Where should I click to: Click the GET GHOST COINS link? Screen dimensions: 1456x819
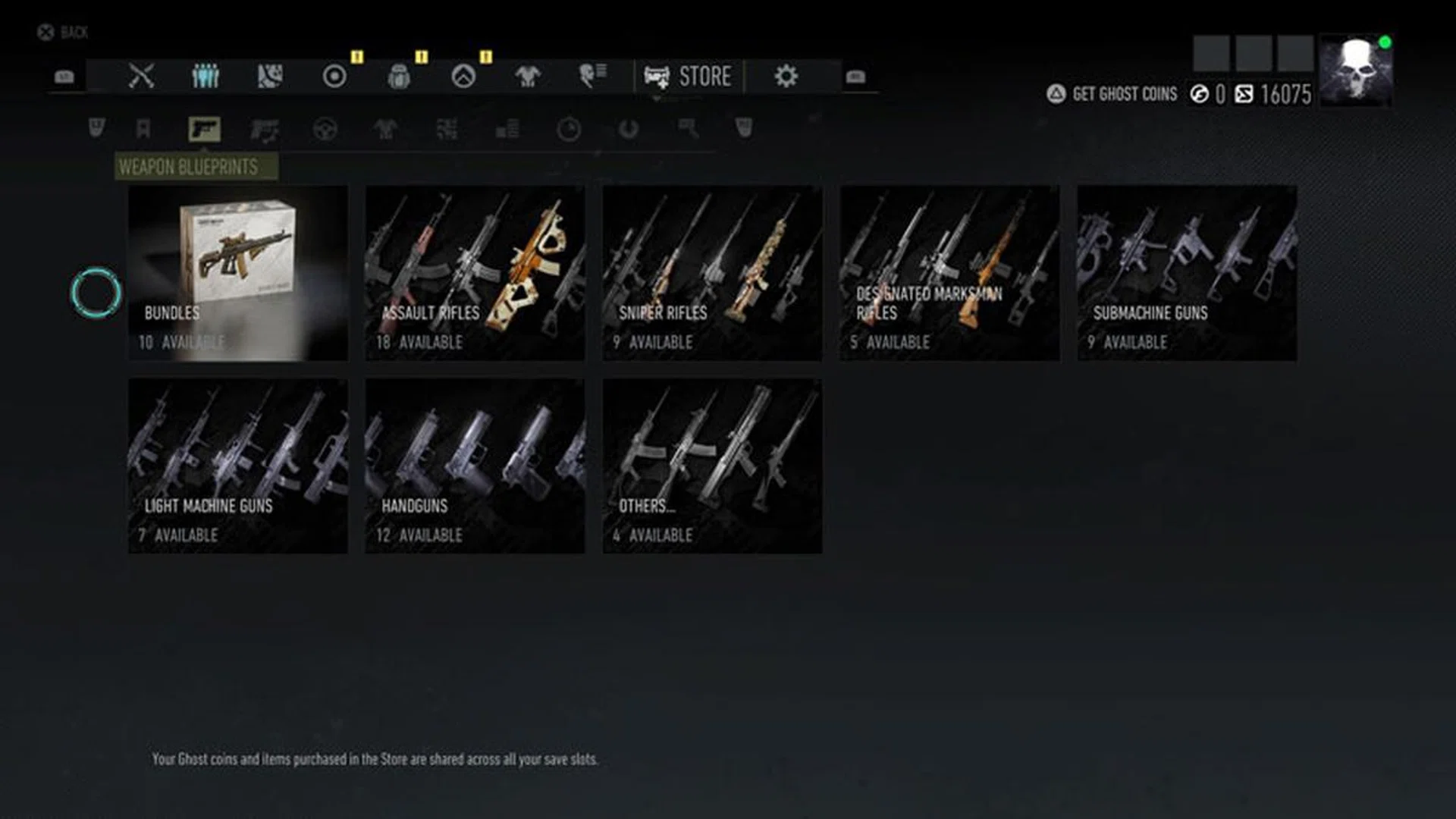(x=1124, y=94)
